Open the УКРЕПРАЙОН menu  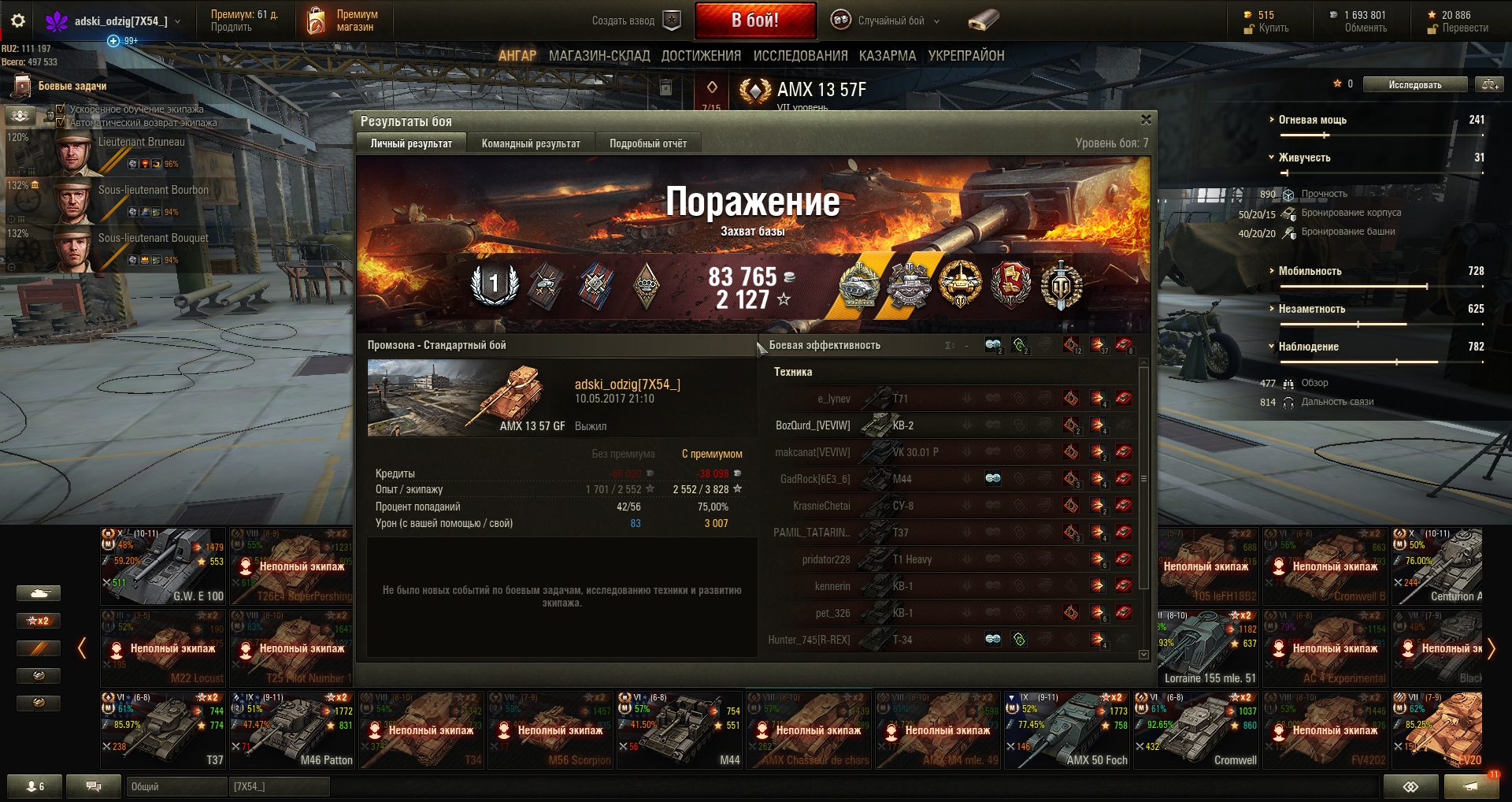click(x=965, y=56)
